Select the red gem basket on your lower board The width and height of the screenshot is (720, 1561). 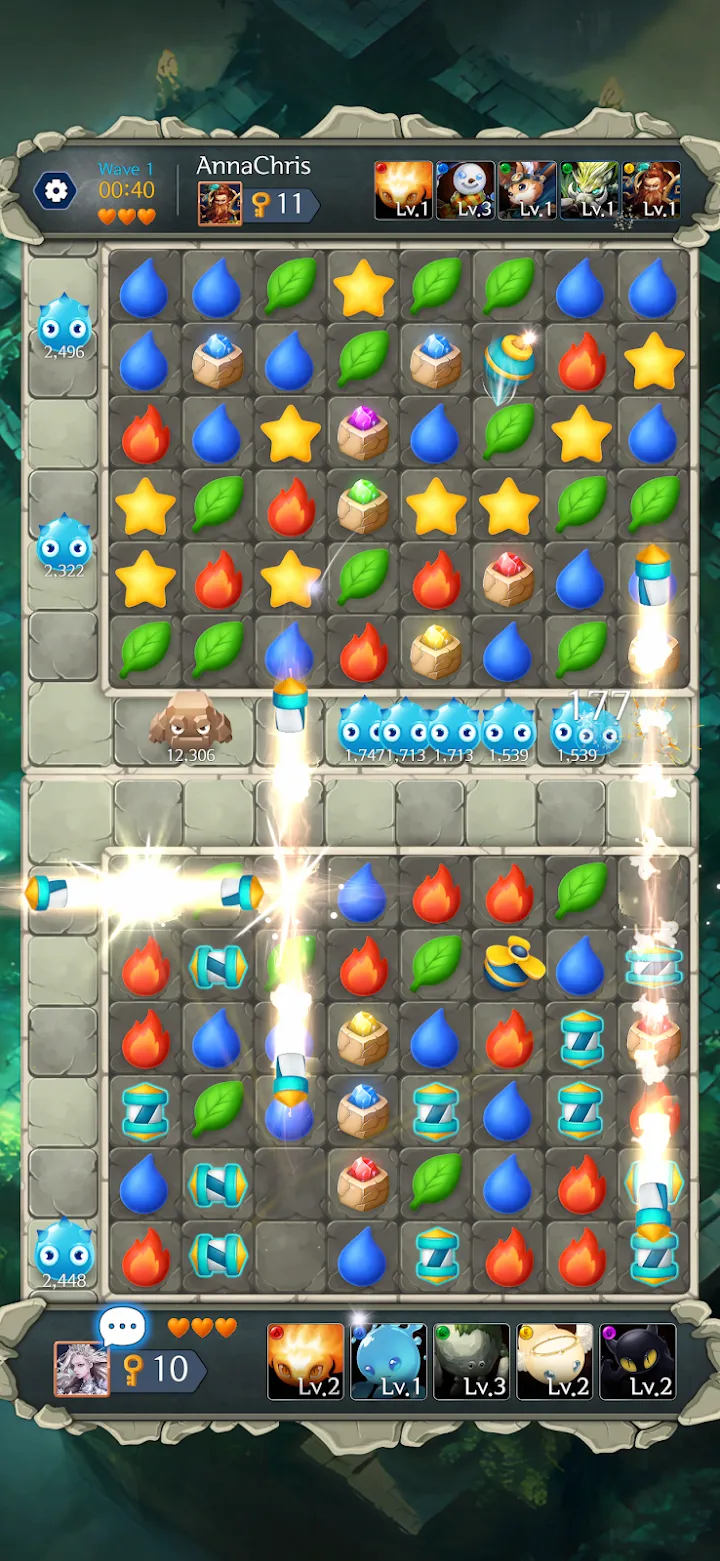click(x=363, y=1183)
